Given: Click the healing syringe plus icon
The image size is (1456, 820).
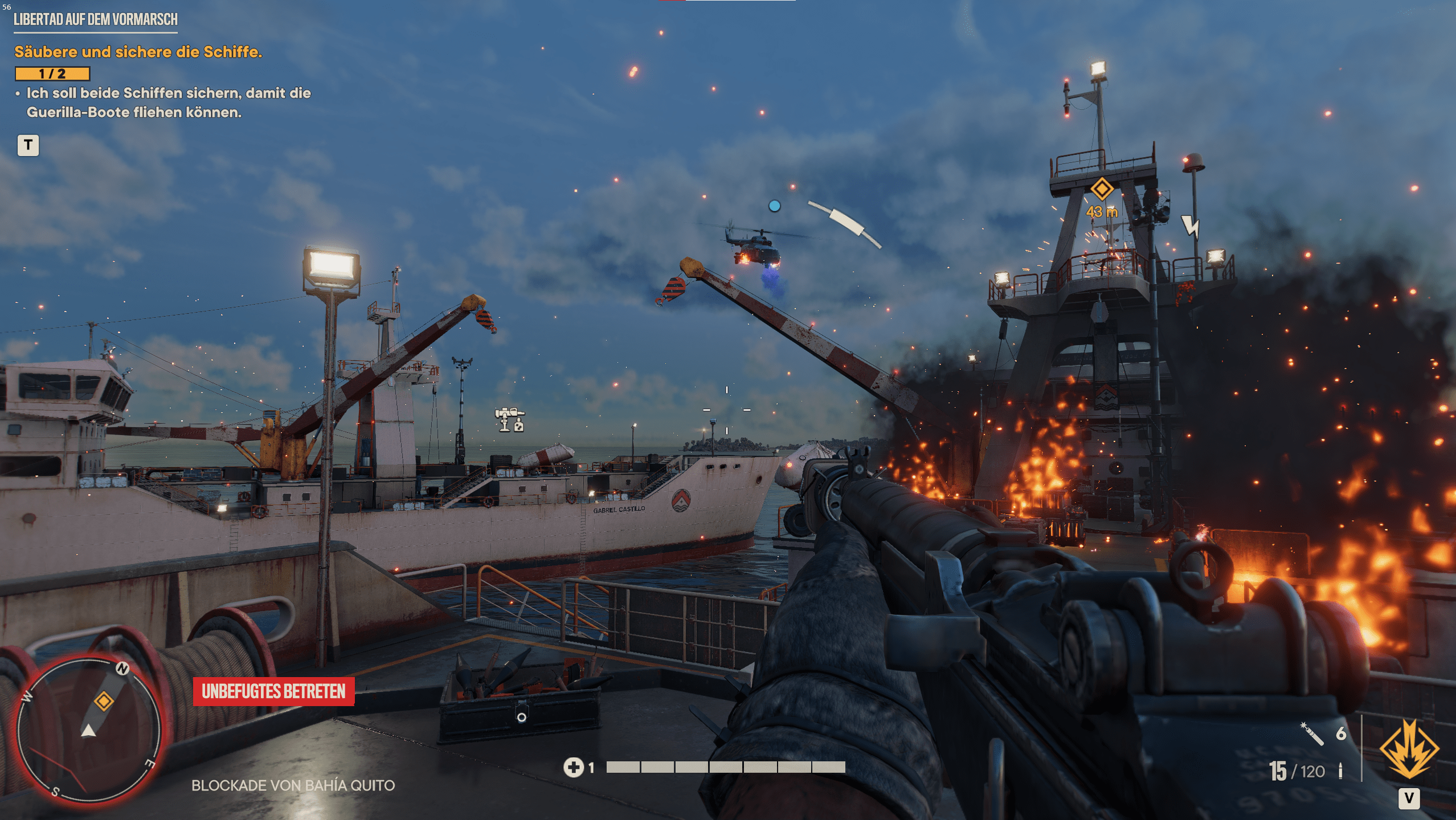Looking at the screenshot, I should point(574,768).
